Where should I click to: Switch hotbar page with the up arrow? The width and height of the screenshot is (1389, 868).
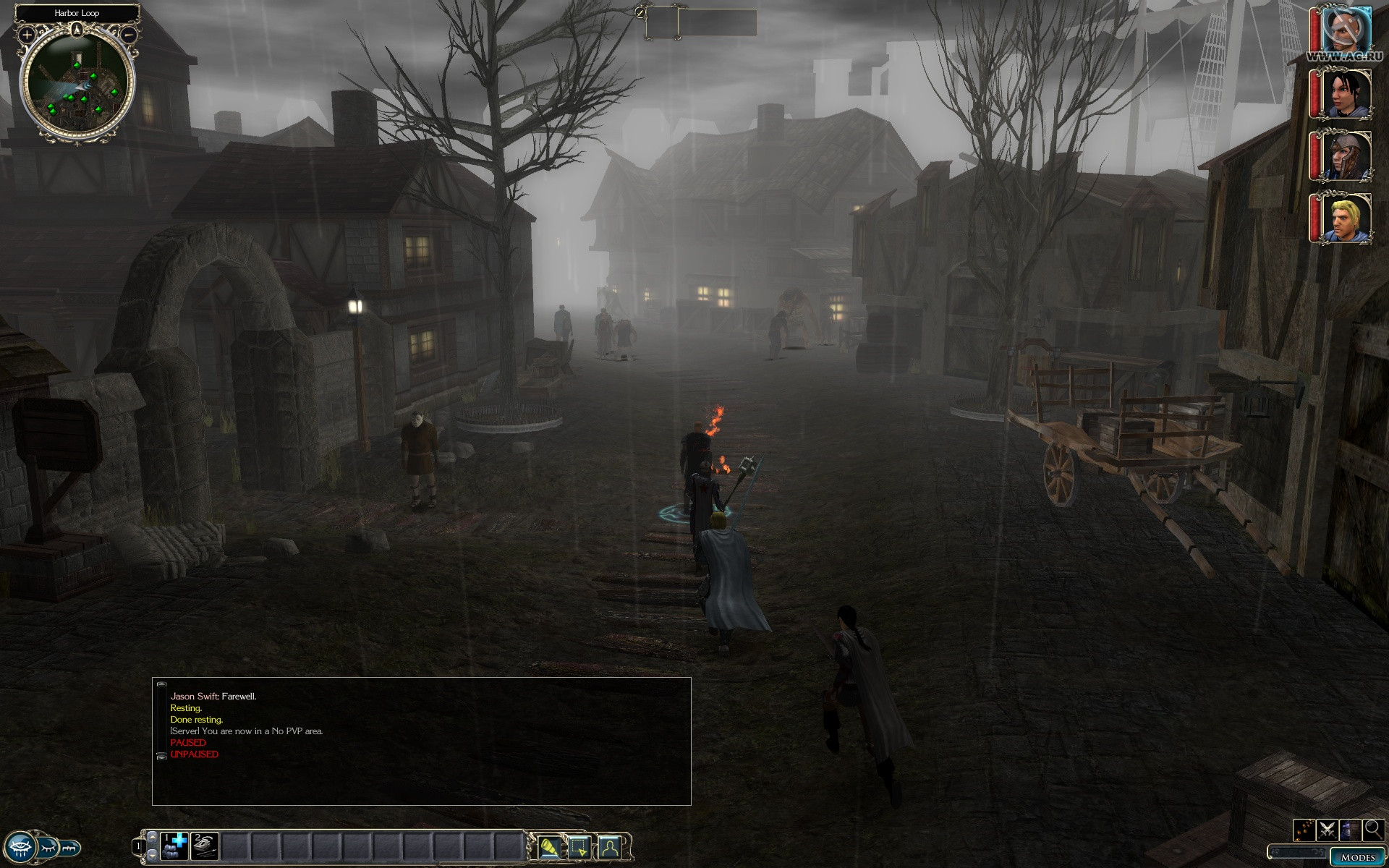tap(152, 836)
